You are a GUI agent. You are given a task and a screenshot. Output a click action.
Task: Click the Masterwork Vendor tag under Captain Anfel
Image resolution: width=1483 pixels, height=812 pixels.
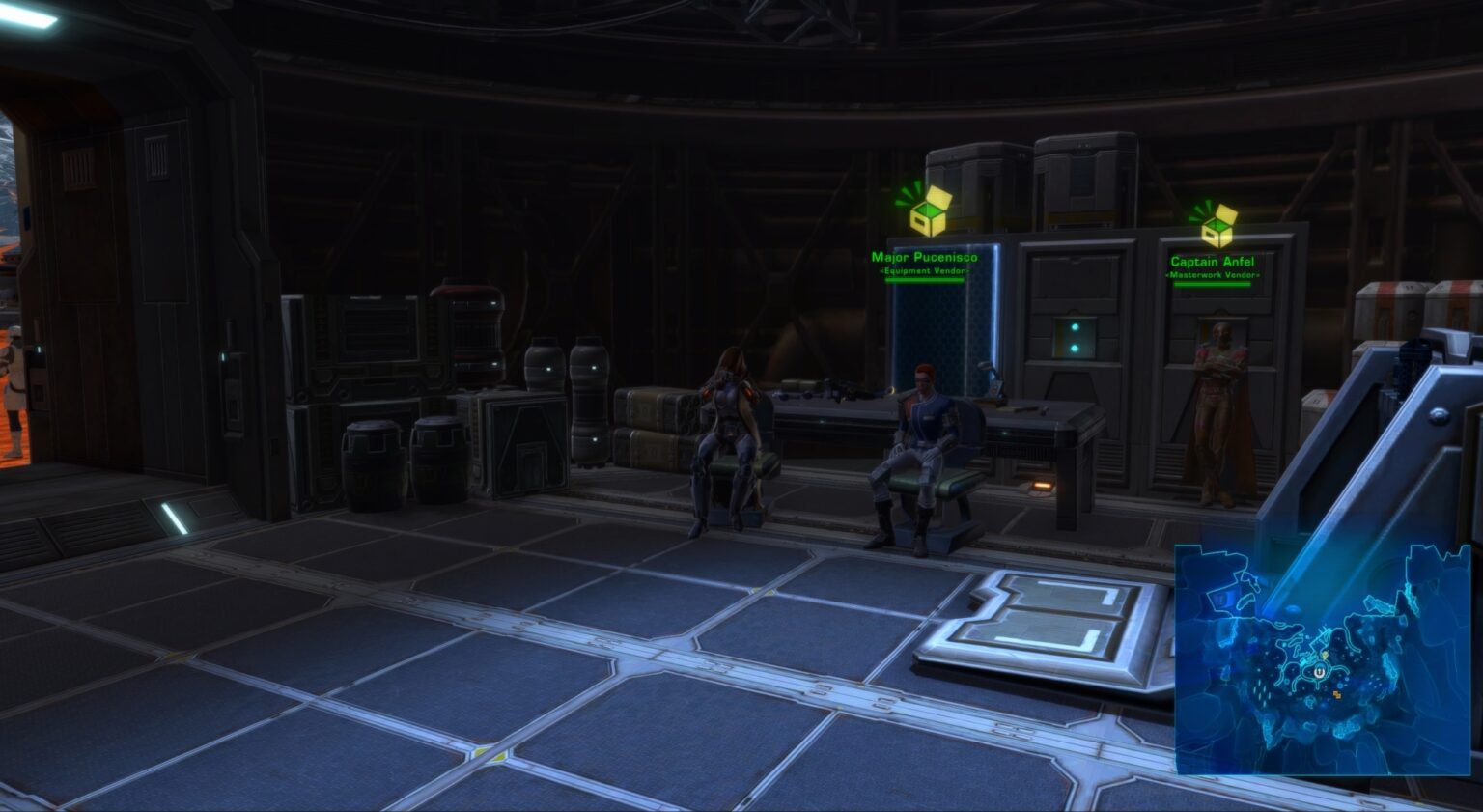pos(1212,274)
